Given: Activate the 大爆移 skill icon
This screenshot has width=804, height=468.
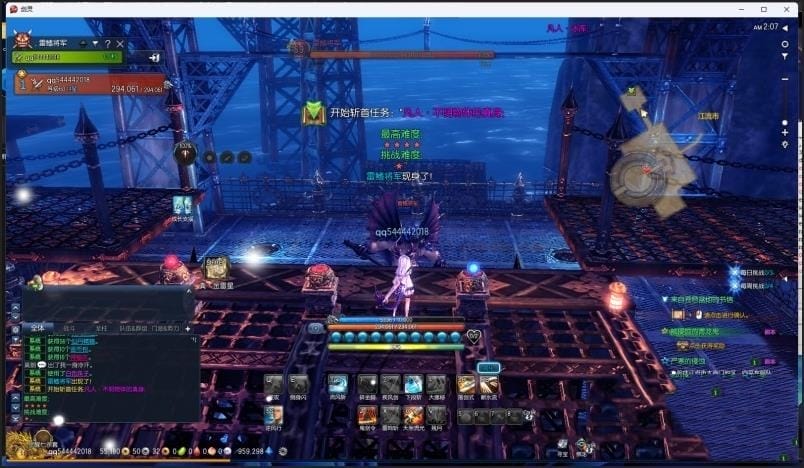Looking at the screenshot, I should (436, 384).
